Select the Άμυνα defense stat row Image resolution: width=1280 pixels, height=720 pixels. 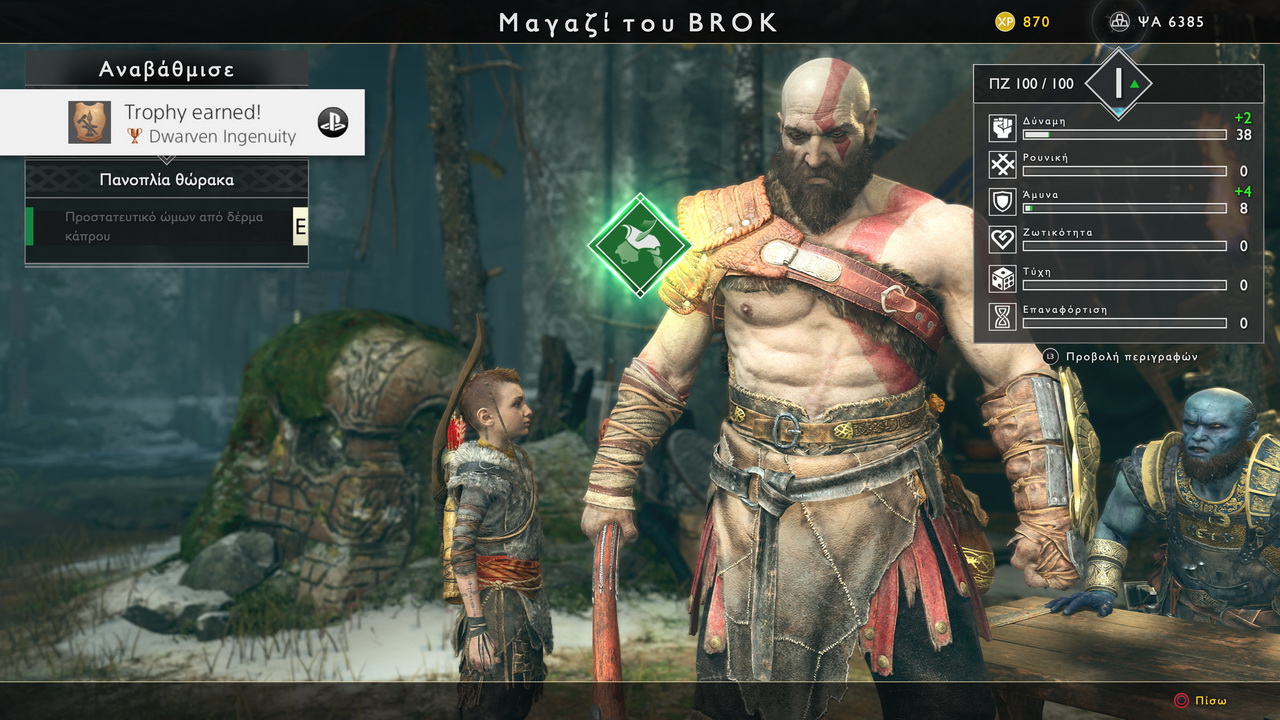pyautogui.click(x=1118, y=202)
